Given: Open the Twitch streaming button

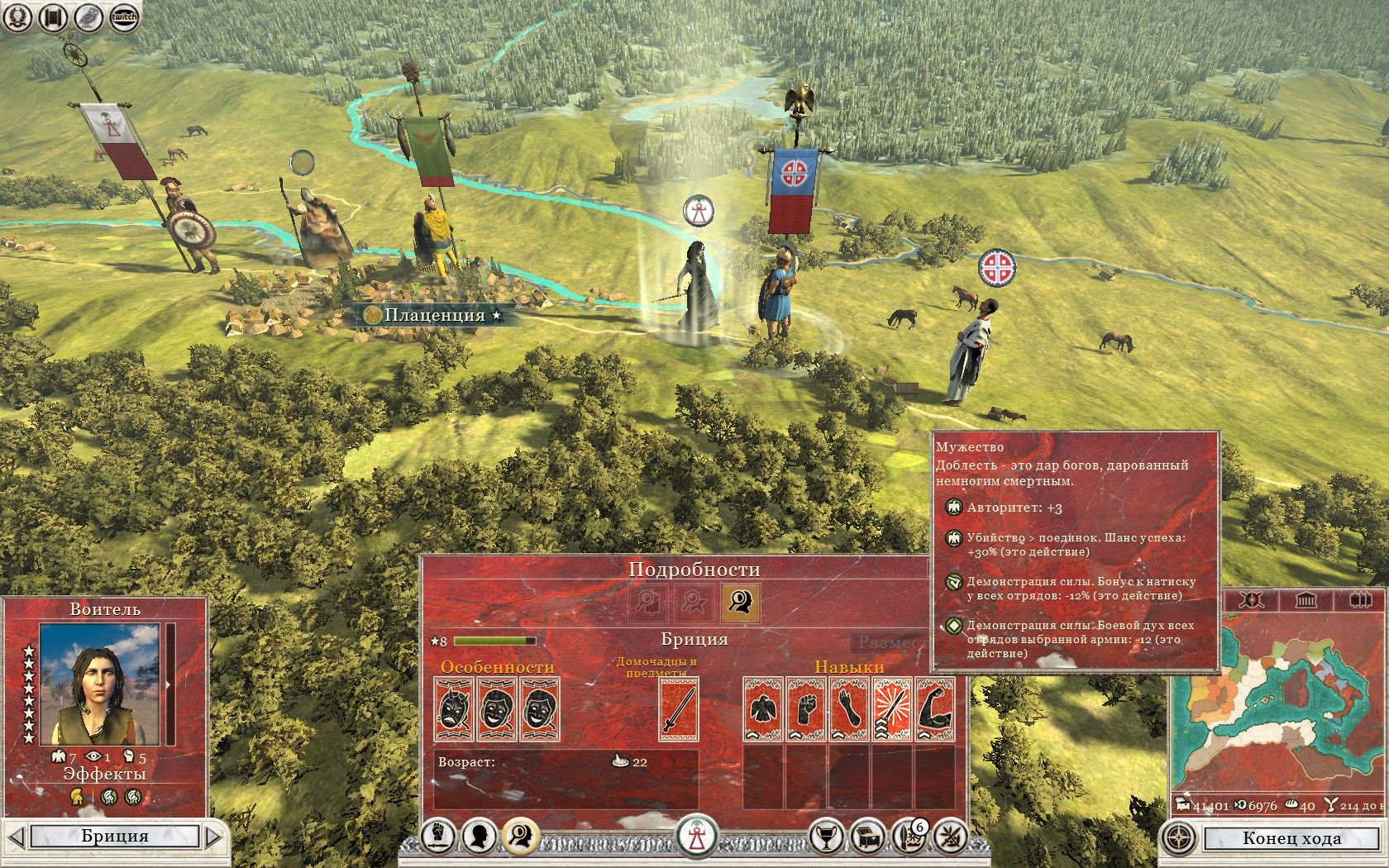Looking at the screenshot, I should click(123, 17).
